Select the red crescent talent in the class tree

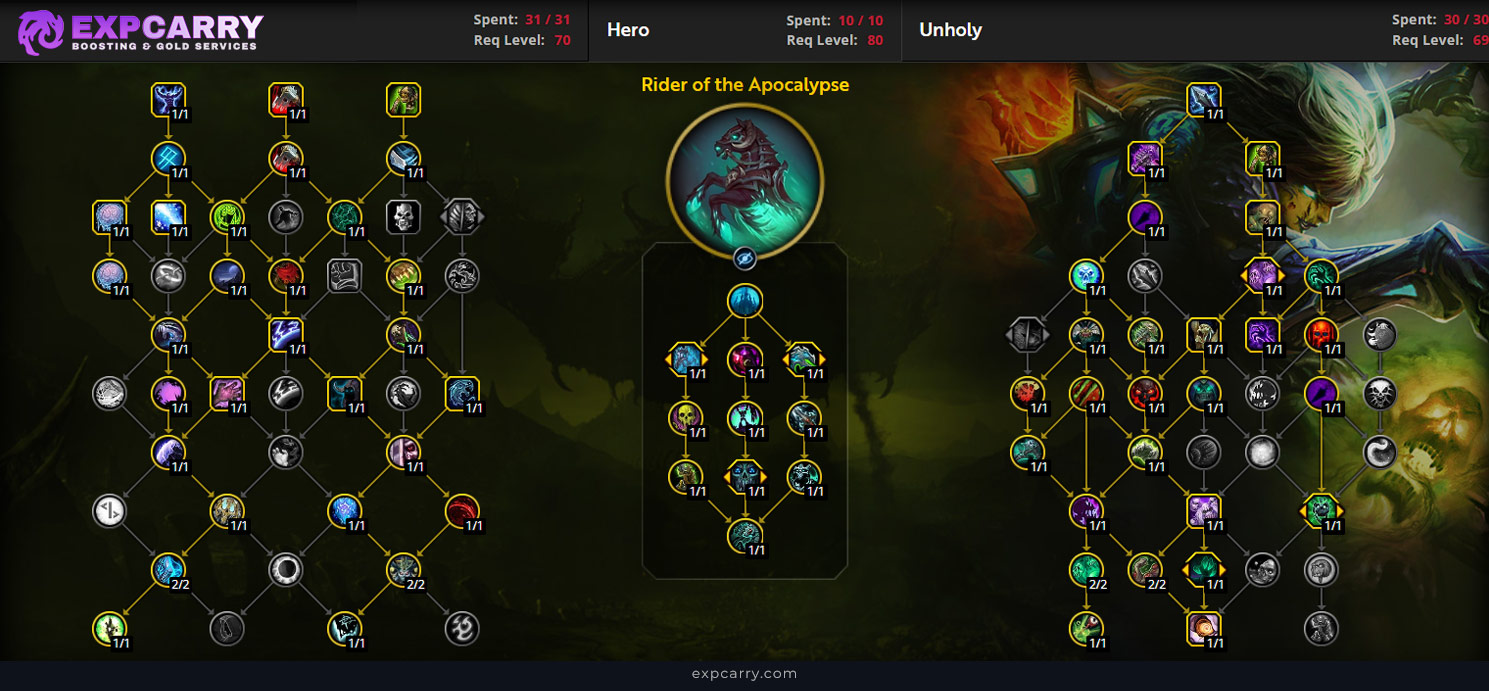[462, 511]
